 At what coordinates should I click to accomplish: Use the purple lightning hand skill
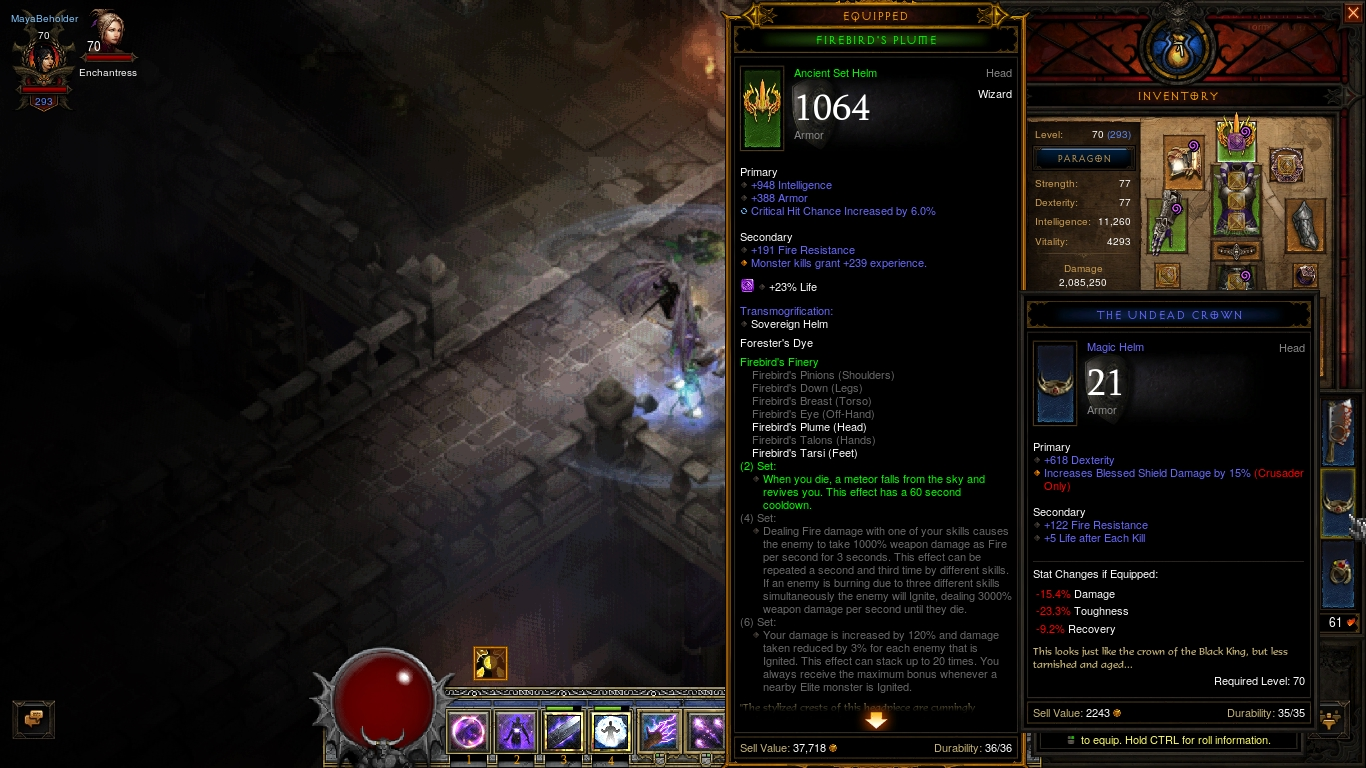(x=658, y=733)
